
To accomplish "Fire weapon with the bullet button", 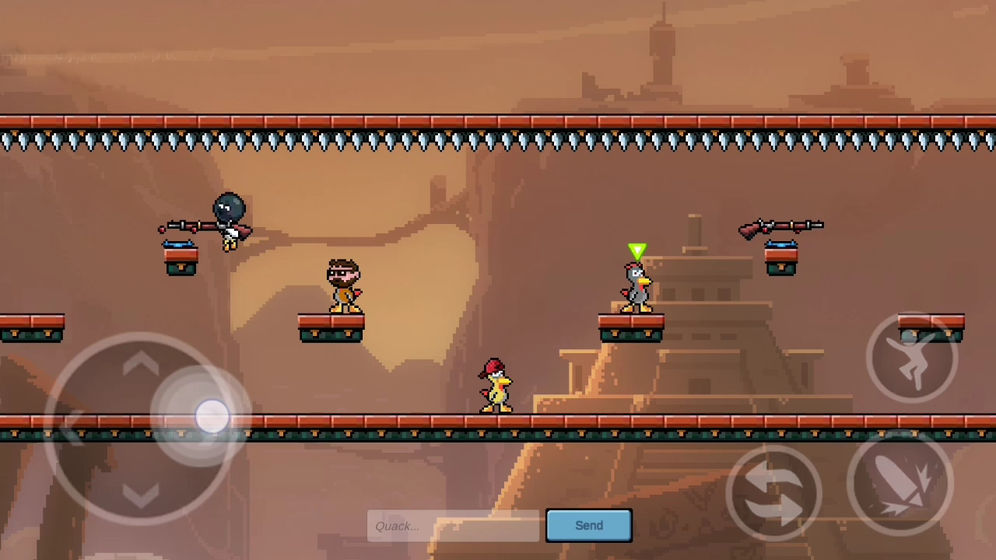I will coord(898,484).
